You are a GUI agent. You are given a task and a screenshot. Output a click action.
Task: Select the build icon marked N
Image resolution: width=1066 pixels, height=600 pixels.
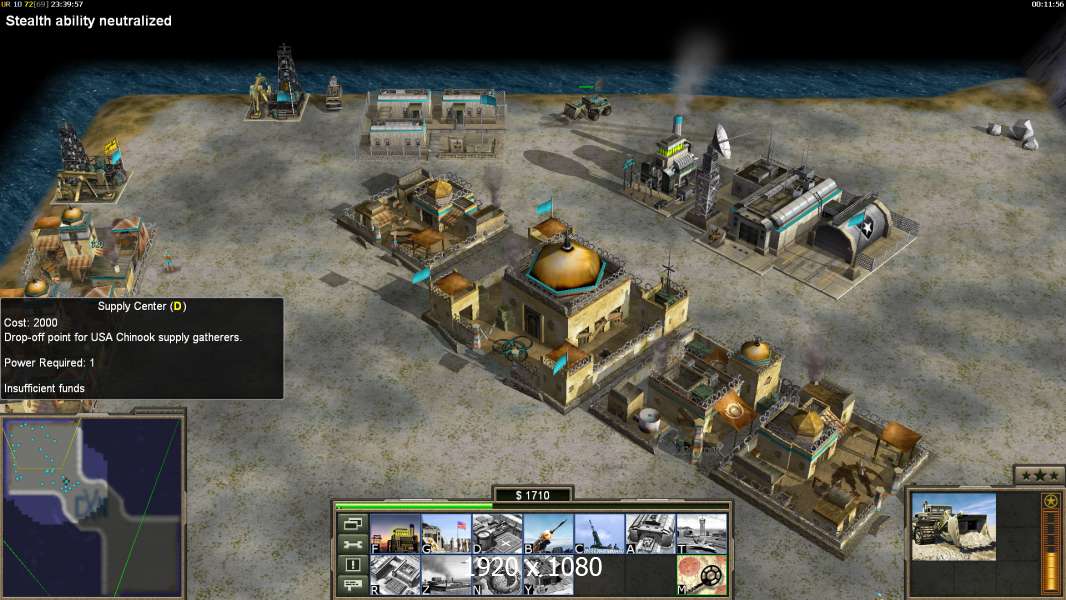497,575
